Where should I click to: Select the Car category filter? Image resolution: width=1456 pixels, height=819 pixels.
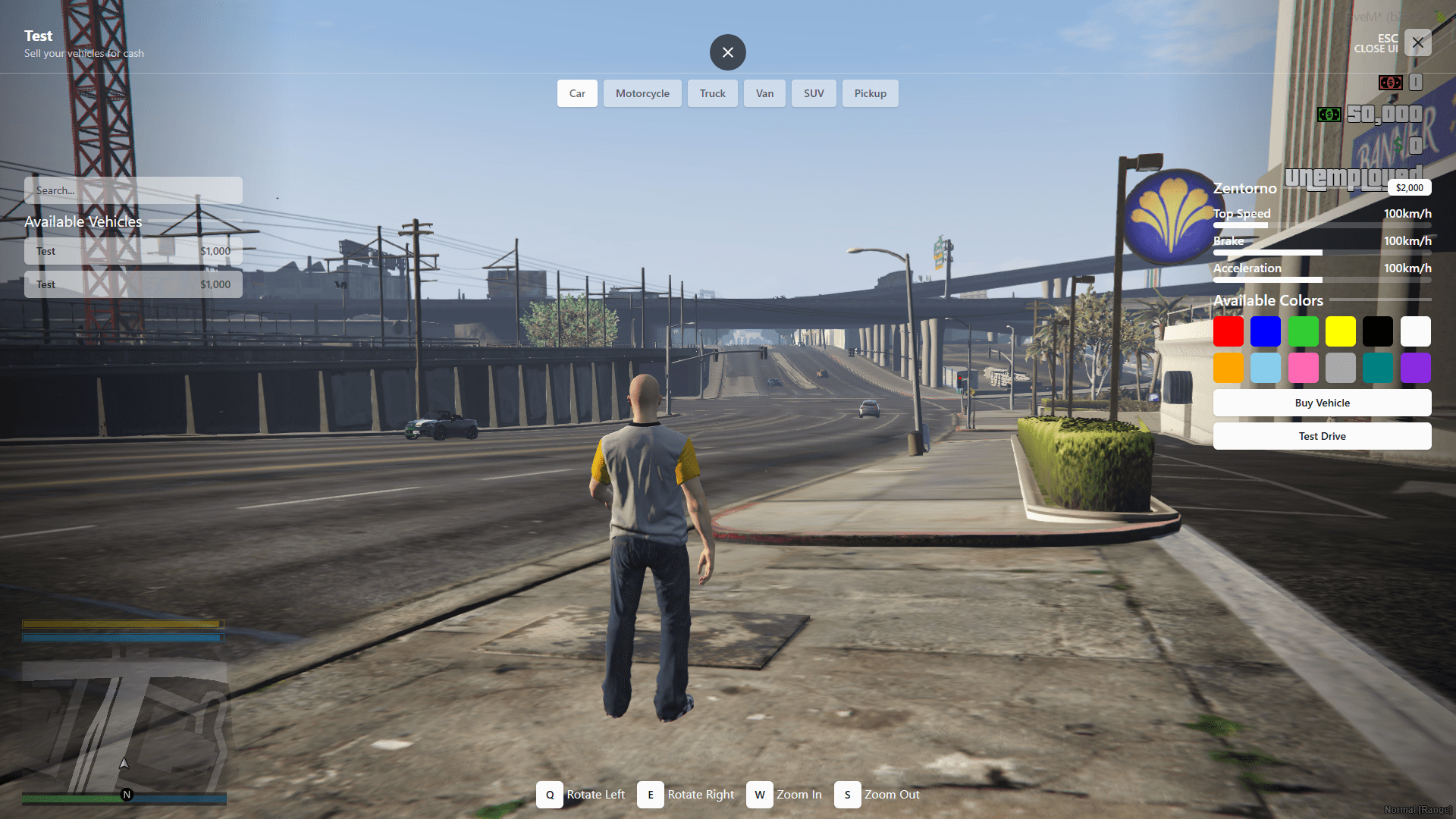tap(577, 93)
